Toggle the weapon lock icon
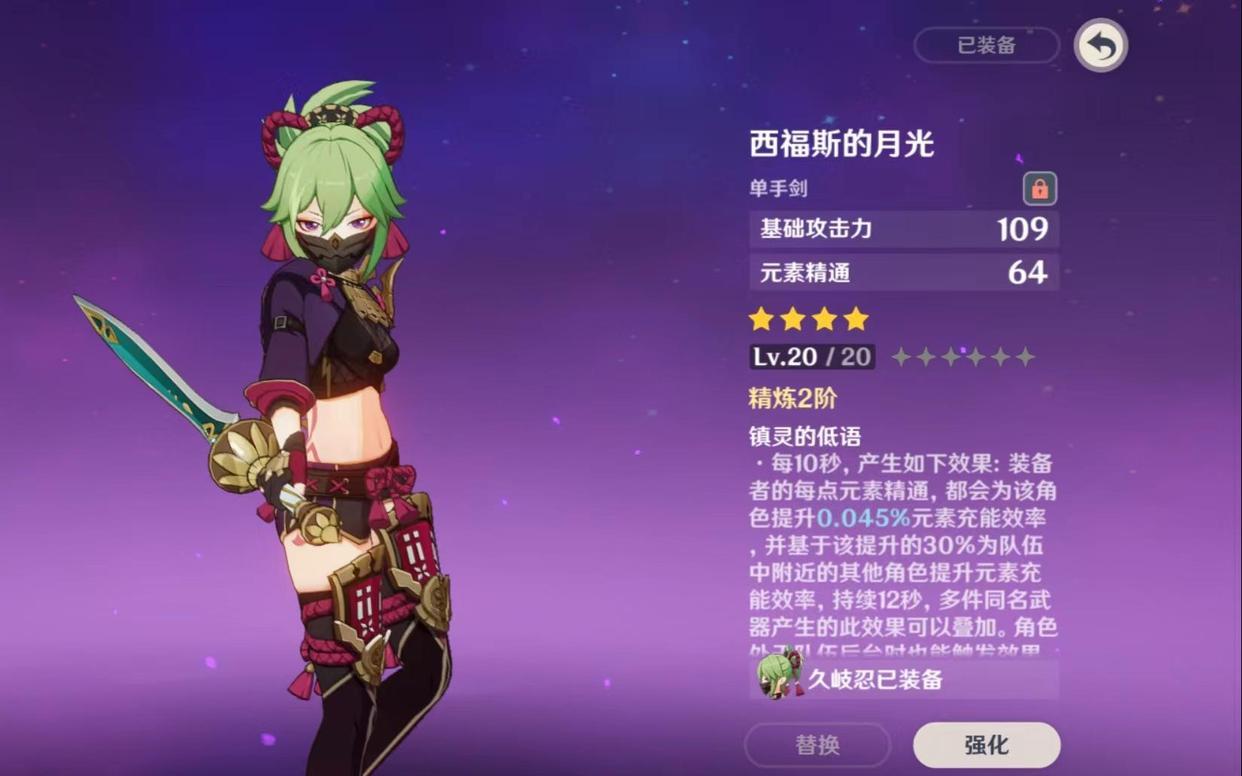 1039,188
